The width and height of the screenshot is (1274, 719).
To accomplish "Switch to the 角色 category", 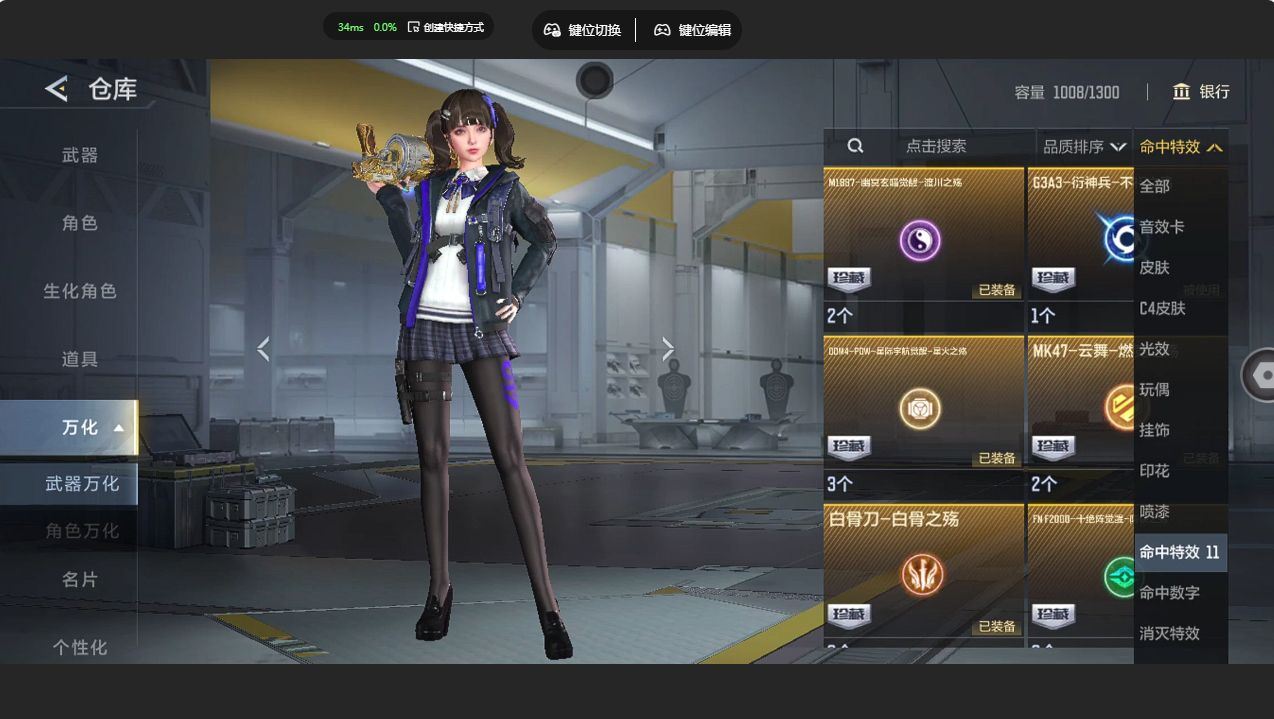I will pos(80,223).
